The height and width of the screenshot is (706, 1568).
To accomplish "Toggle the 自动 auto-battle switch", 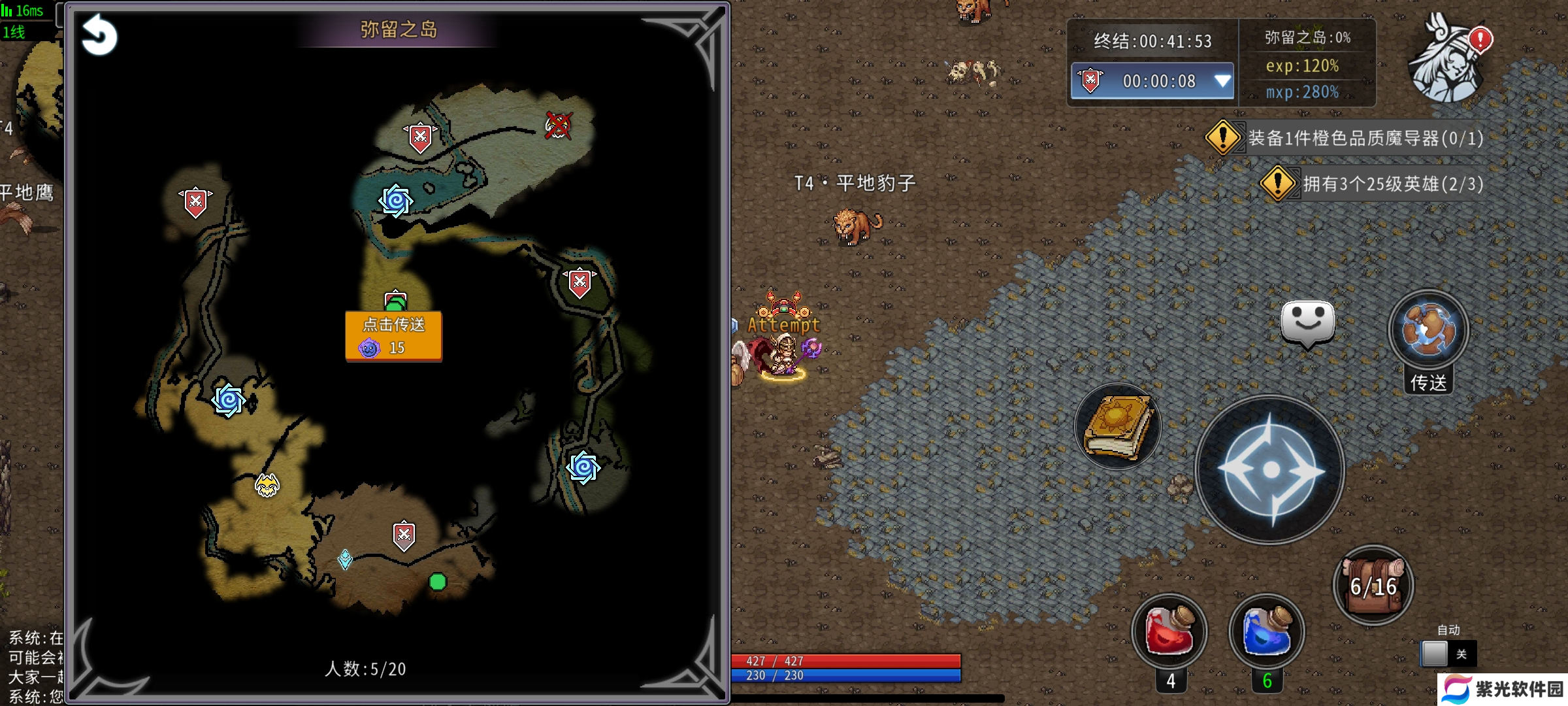I will tap(1448, 653).
